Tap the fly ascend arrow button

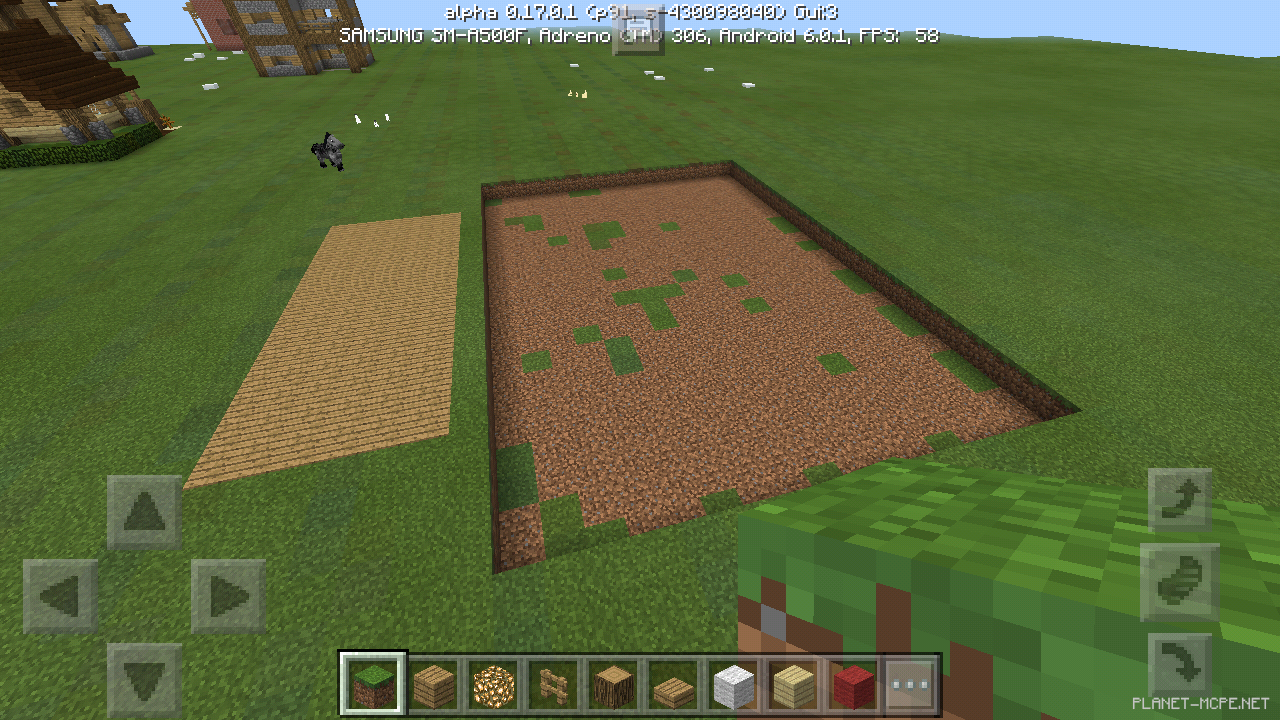(x=1180, y=497)
